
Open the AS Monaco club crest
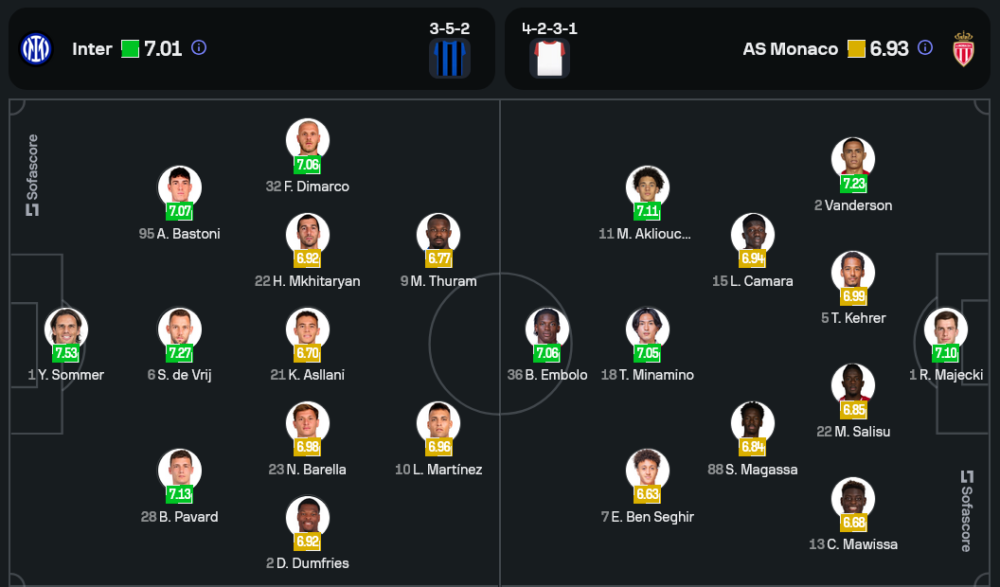pos(963,49)
